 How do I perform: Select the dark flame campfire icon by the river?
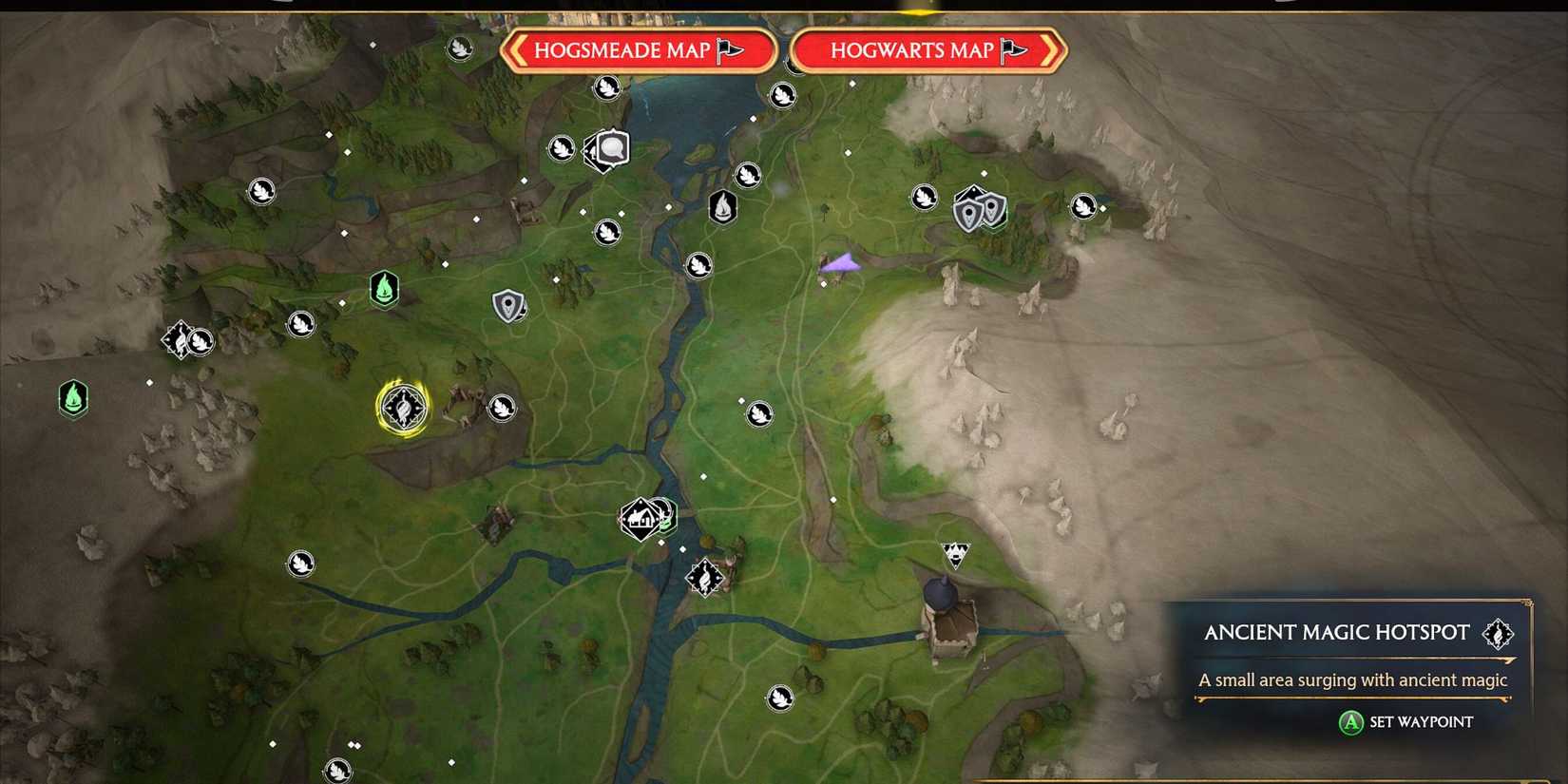point(722,207)
